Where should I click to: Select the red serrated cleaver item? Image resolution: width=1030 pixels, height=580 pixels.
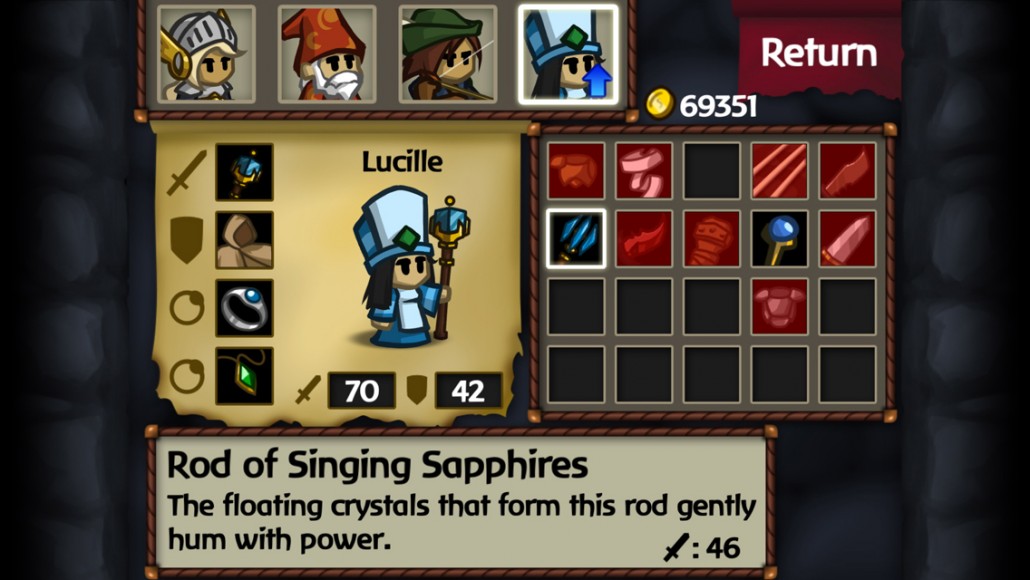click(x=848, y=171)
